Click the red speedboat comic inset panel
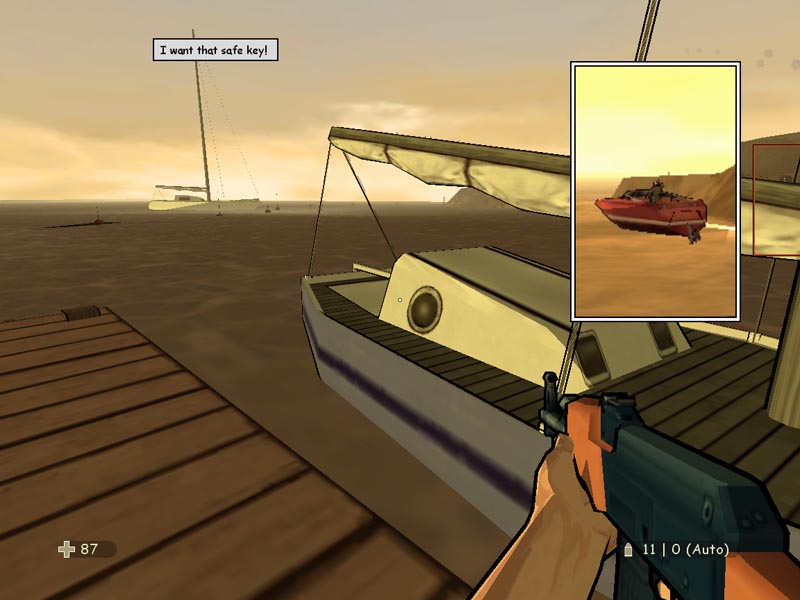This screenshot has height=600, width=800. [654, 191]
